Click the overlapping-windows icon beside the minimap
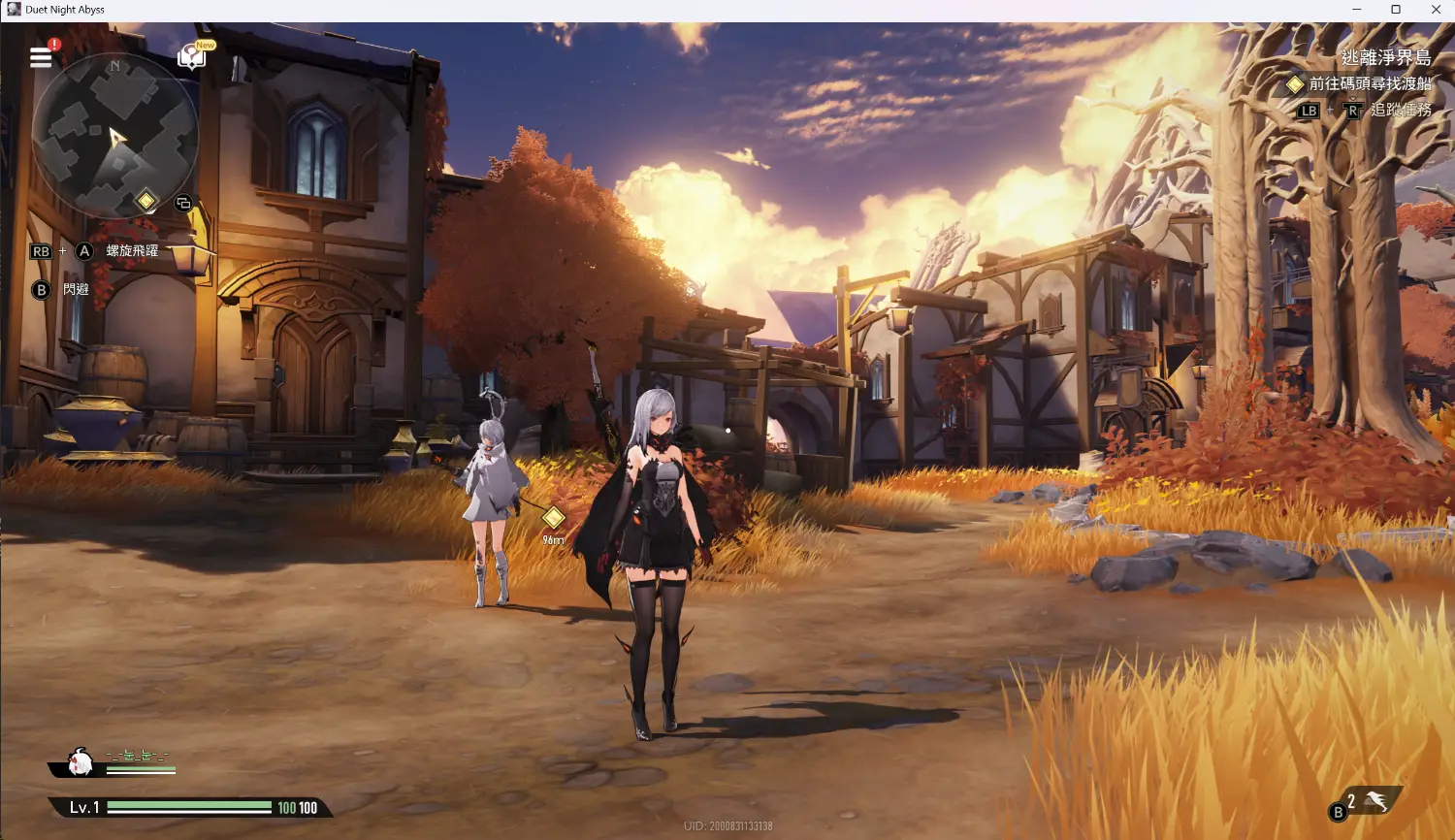 click(x=183, y=204)
